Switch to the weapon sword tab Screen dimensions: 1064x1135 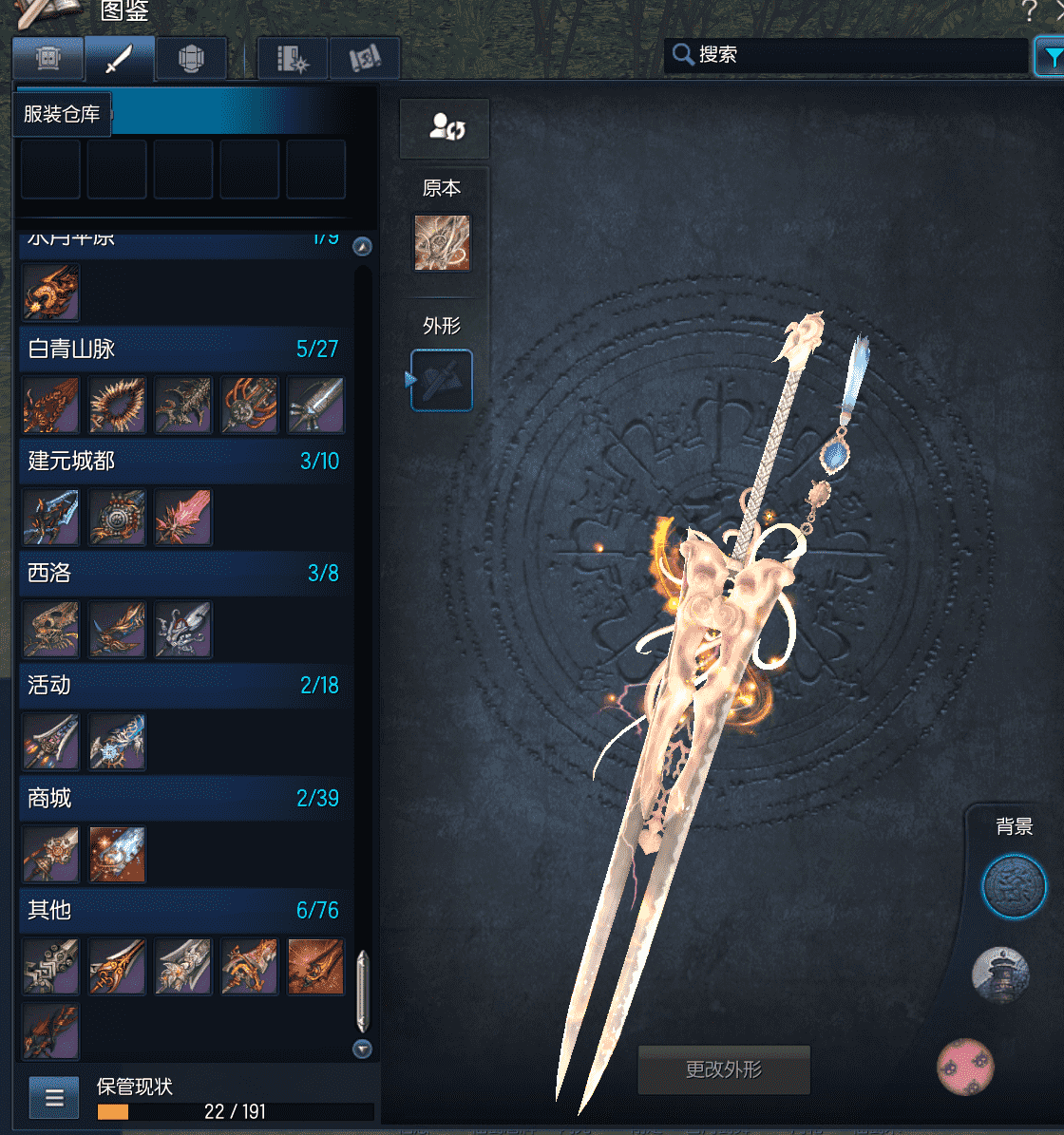119,60
